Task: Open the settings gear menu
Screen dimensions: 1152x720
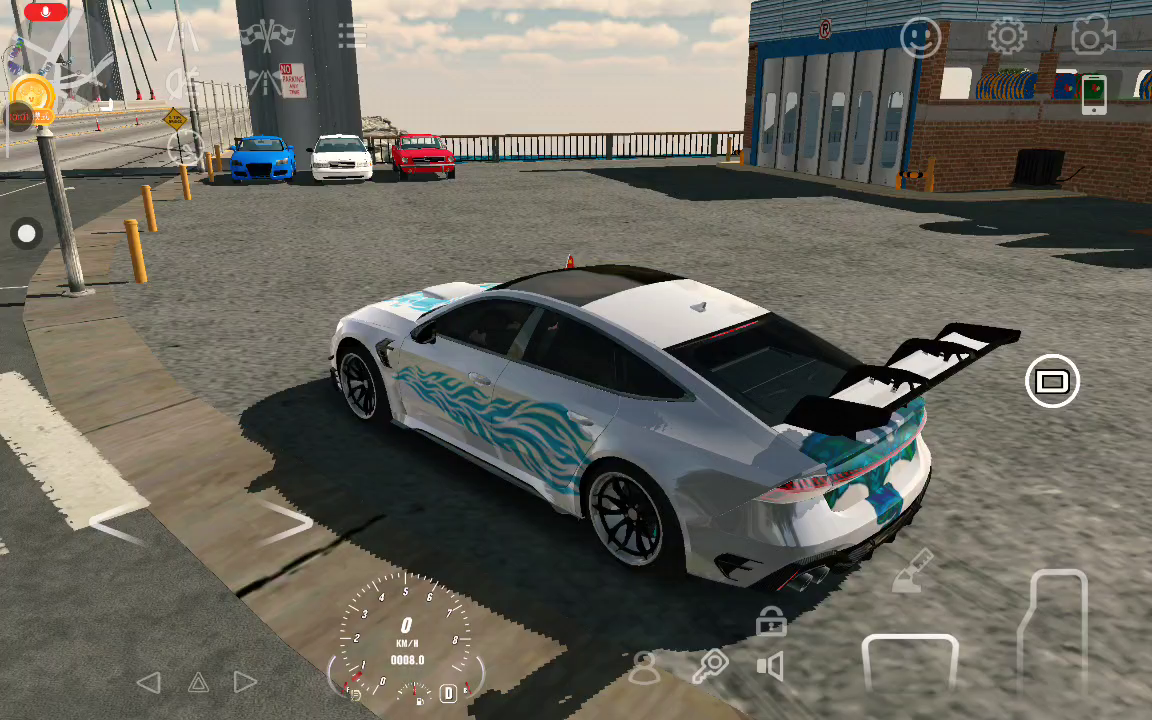Action: [x=1007, y=37]
